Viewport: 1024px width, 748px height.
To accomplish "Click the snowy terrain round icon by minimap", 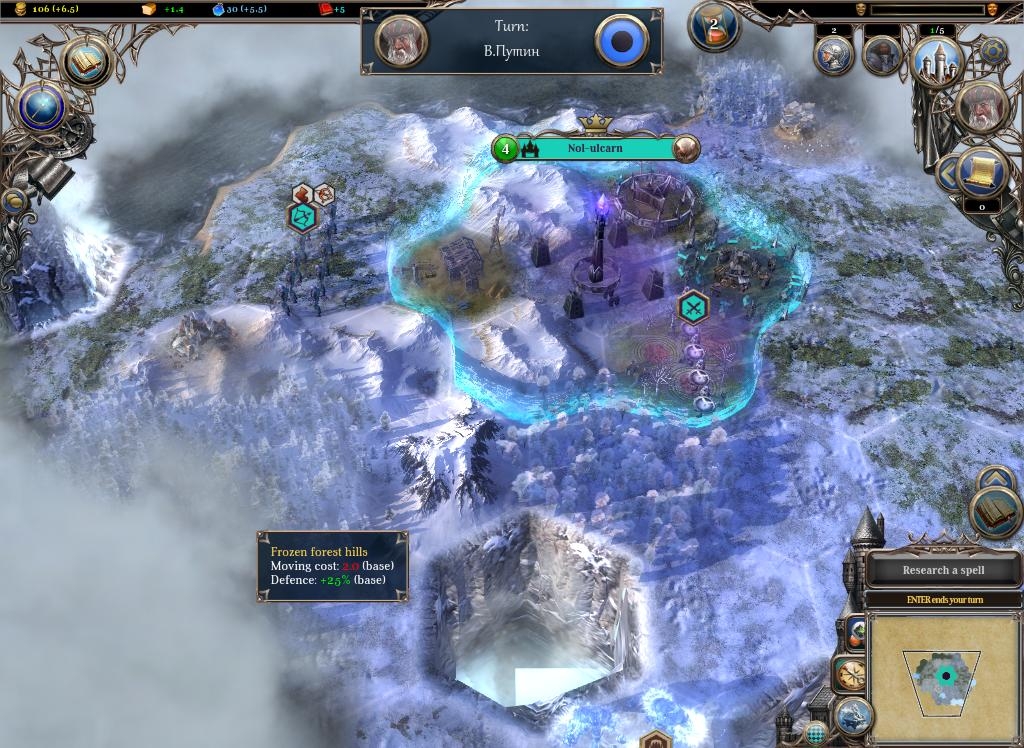I will pos(852,714).
